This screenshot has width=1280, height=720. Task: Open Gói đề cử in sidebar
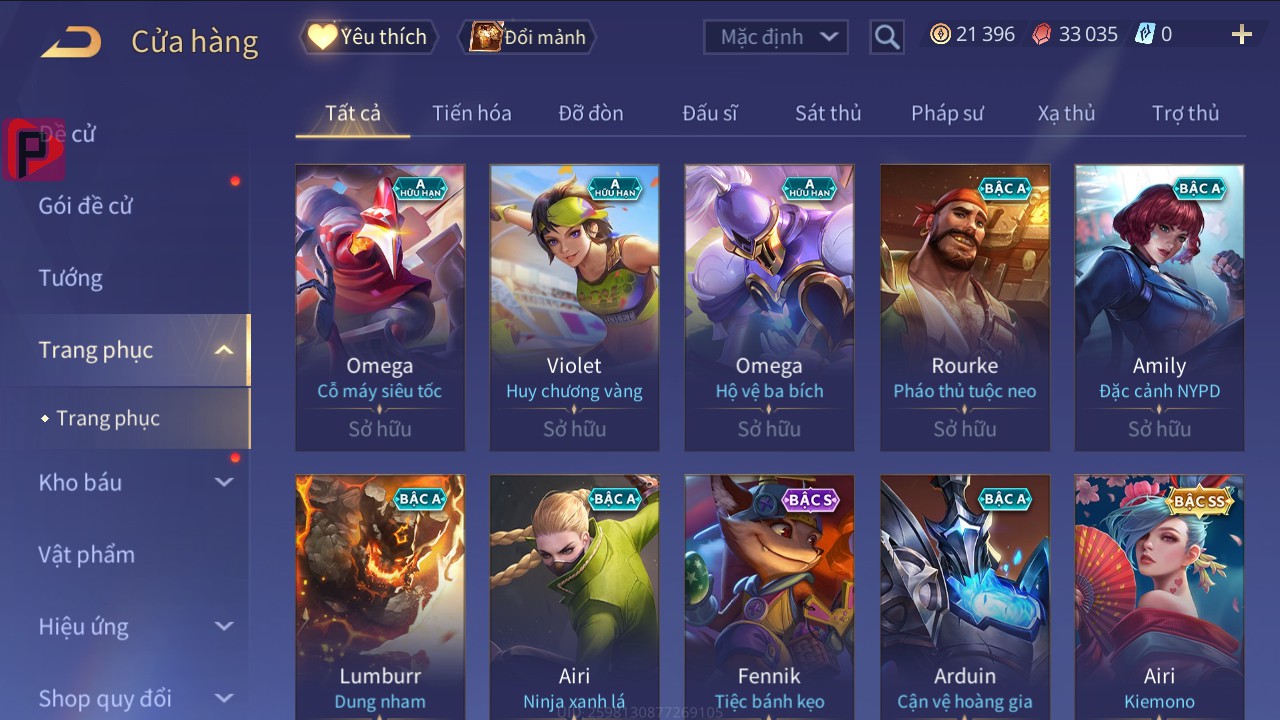tap(86, 206)
